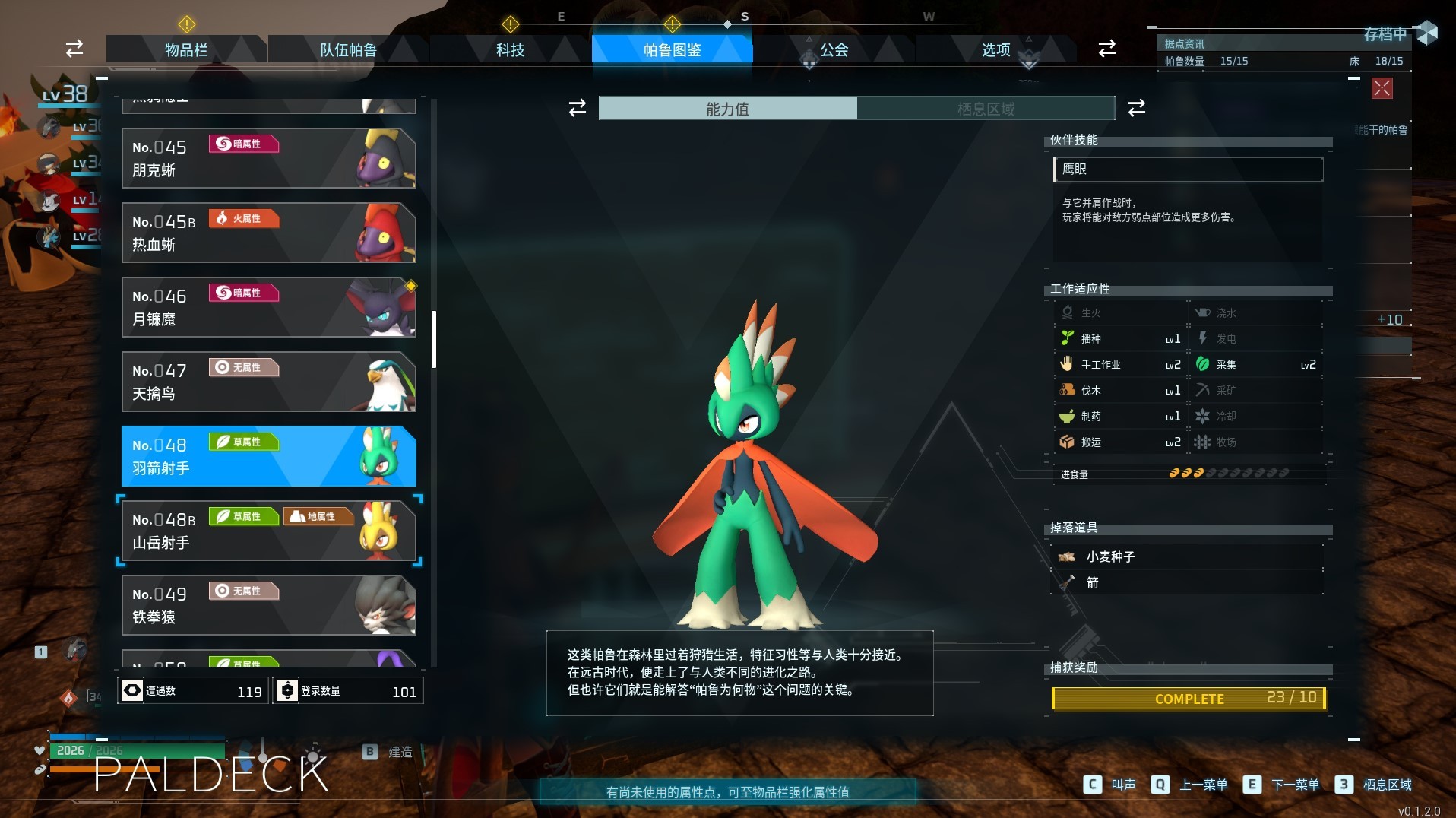
Task: Click the COMPLETE capture reward button
Action: pos(1188,698)
